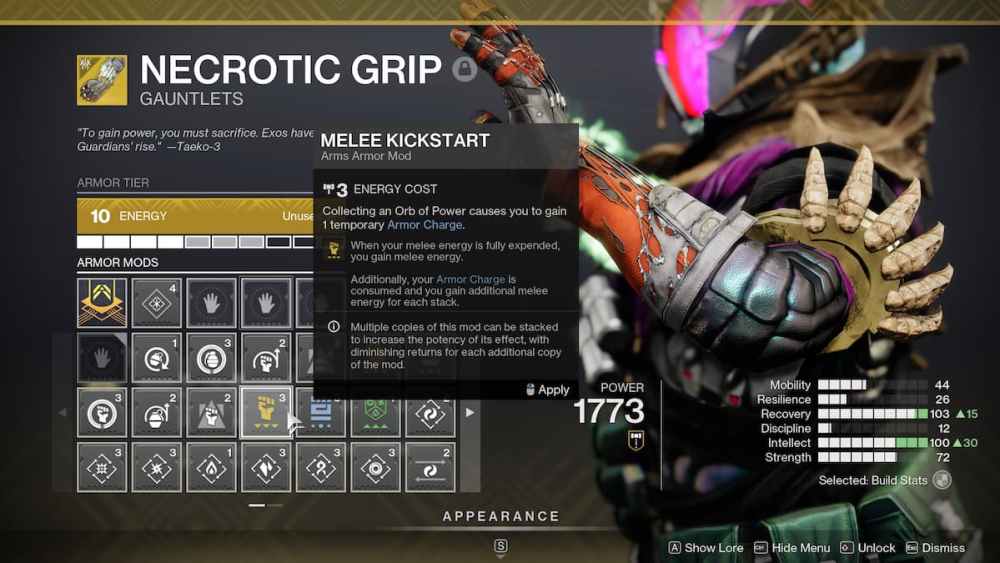Viewport: 1000px width, 563px height.
Task: Select the fist-in-circle mod costing 3
Action: 102,412
